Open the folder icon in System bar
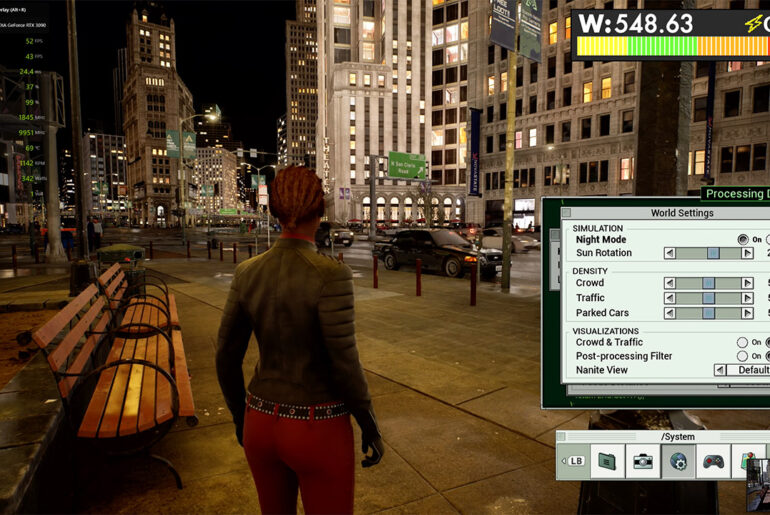The width and height of the screenshot is (770, 515). (606, 461)
